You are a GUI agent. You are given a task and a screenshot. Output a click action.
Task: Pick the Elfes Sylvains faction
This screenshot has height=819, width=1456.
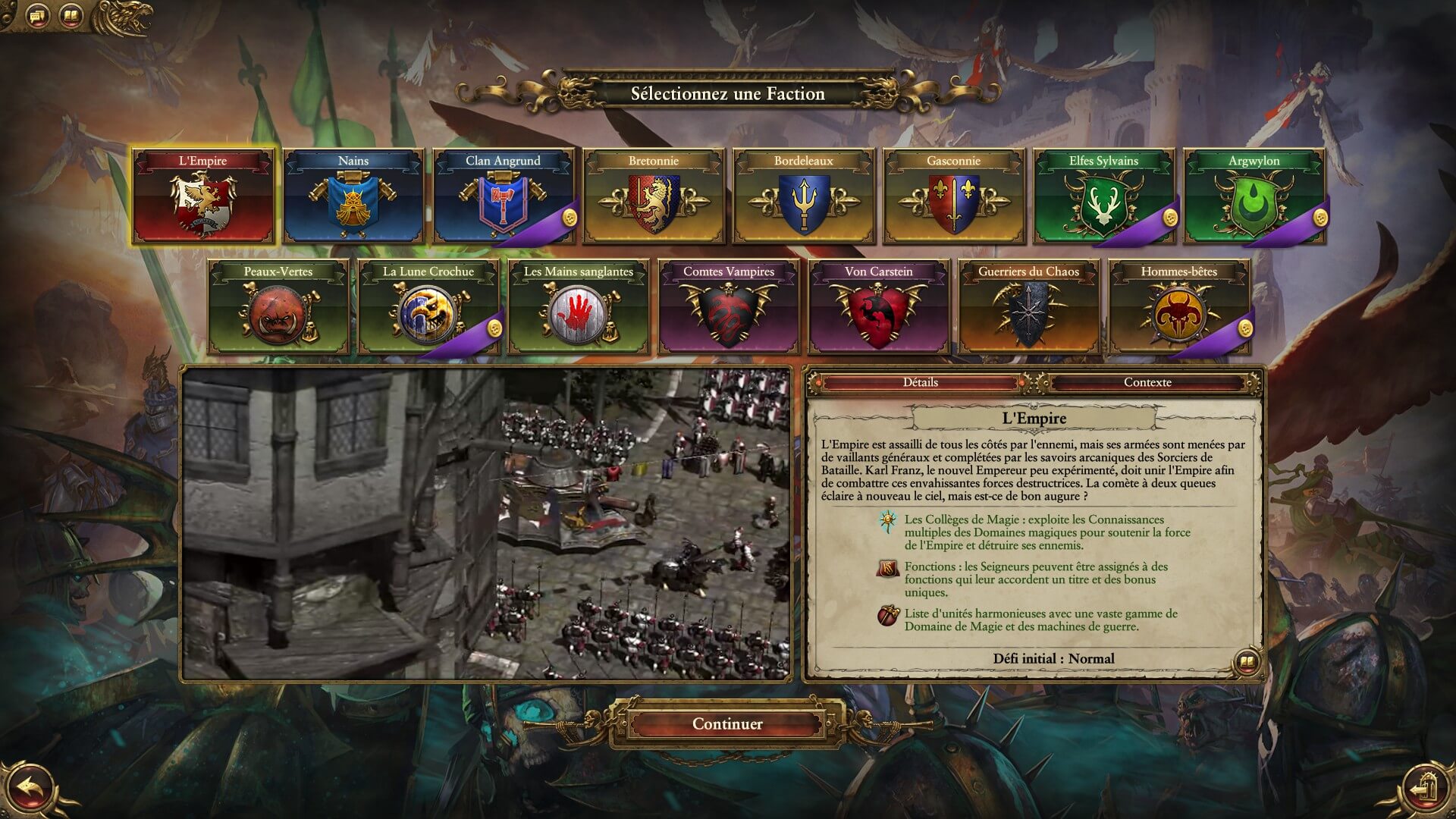pos(1103,197)
